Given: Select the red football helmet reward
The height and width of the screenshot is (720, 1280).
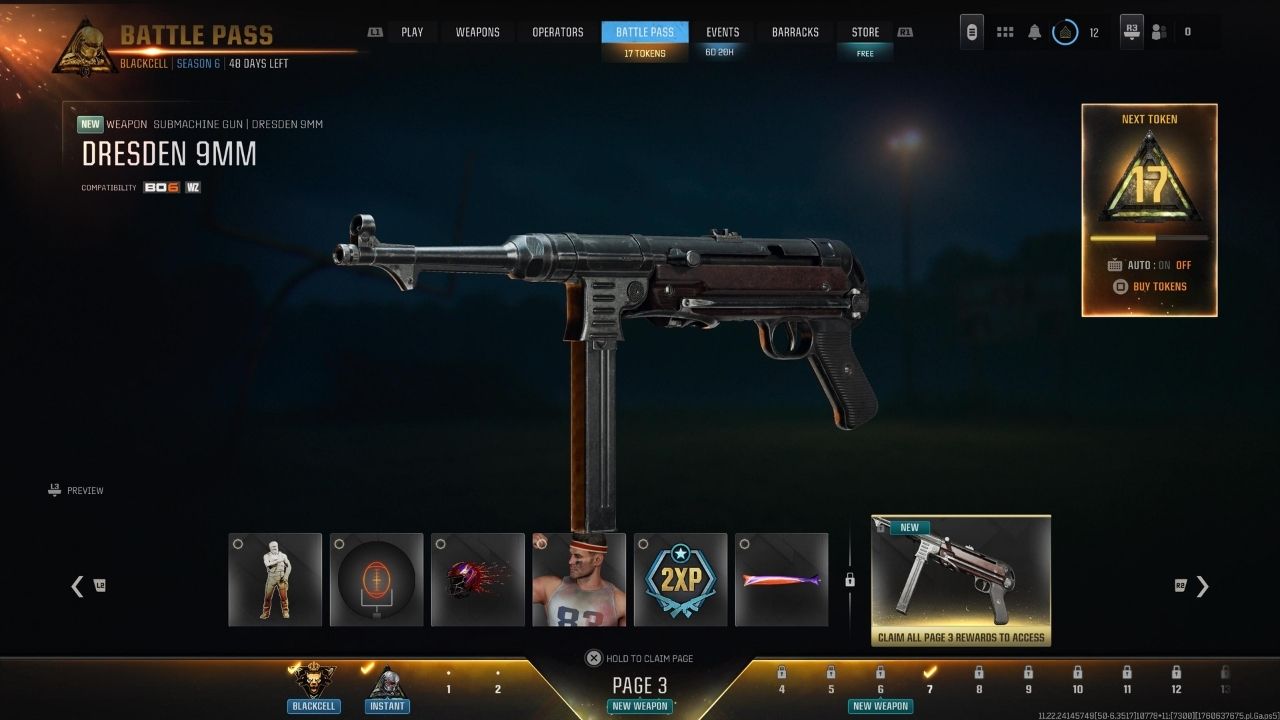Looking at the screenshot, I should click(x=477, y=580).
